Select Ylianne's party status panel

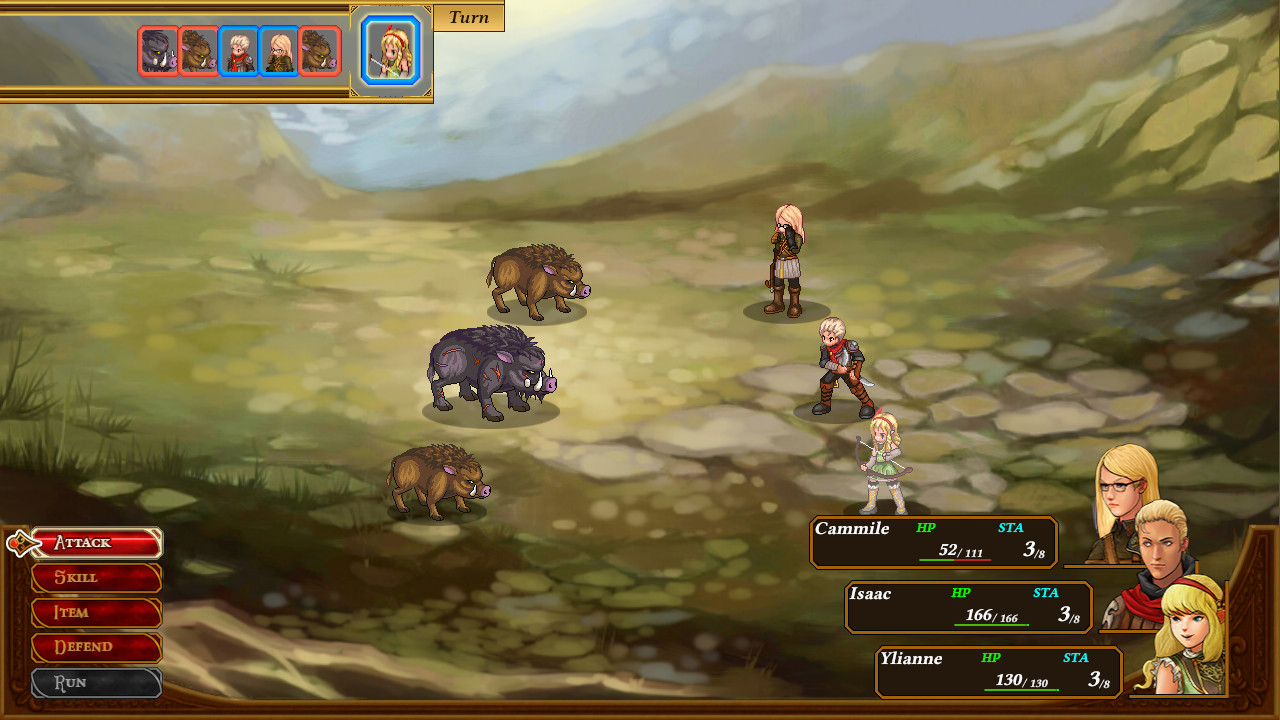tap(998, 672)
